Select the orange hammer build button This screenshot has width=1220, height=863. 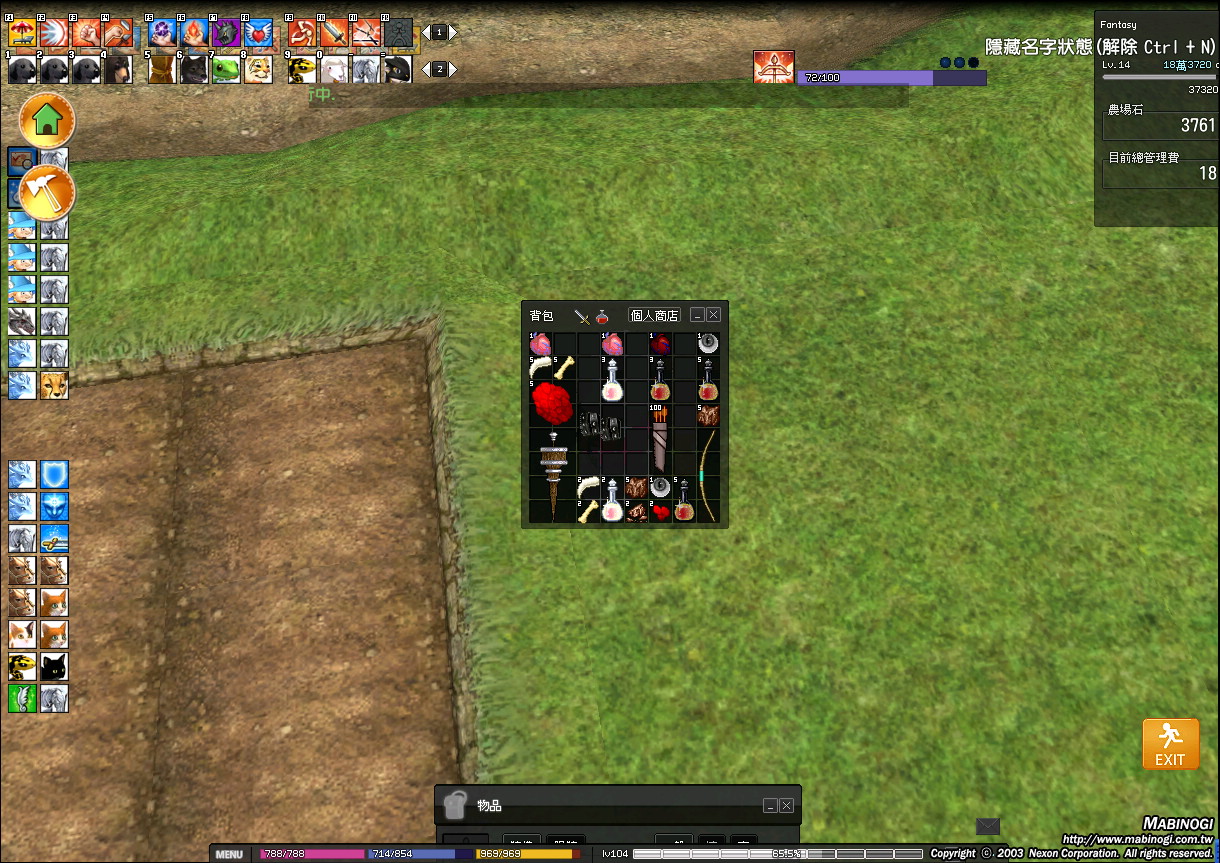tap(47, 191)
